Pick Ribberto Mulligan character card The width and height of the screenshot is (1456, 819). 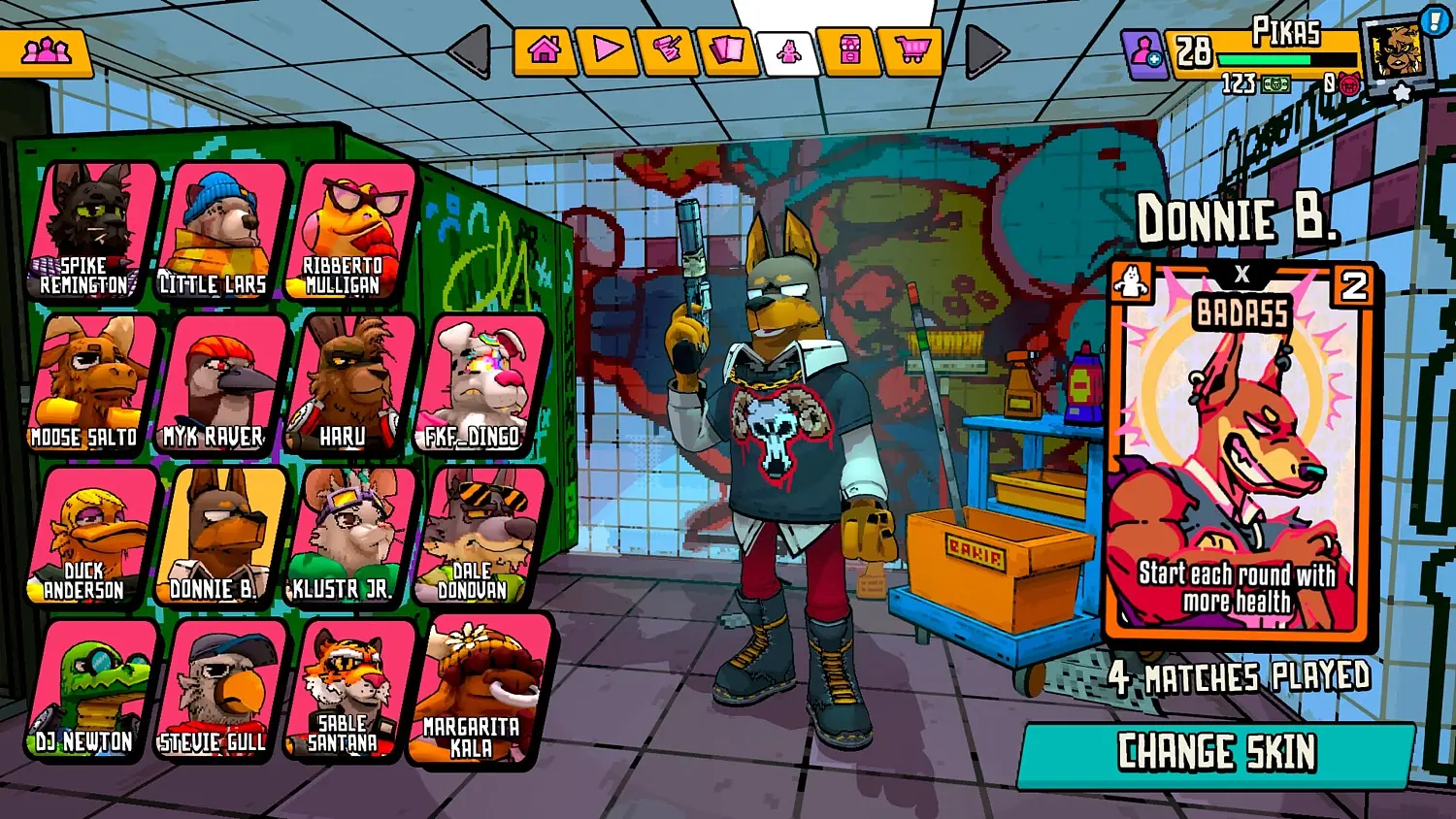tap(349, 232)
